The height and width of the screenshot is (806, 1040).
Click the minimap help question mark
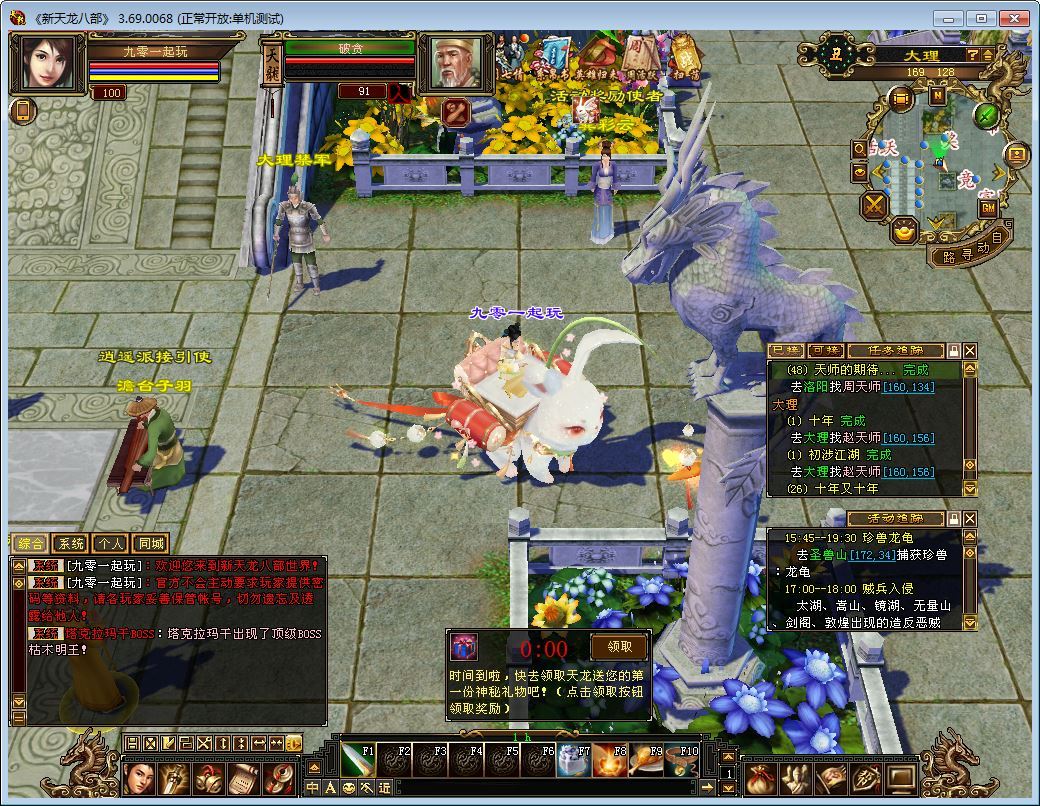pyautogui.click(x=972, y=56)
